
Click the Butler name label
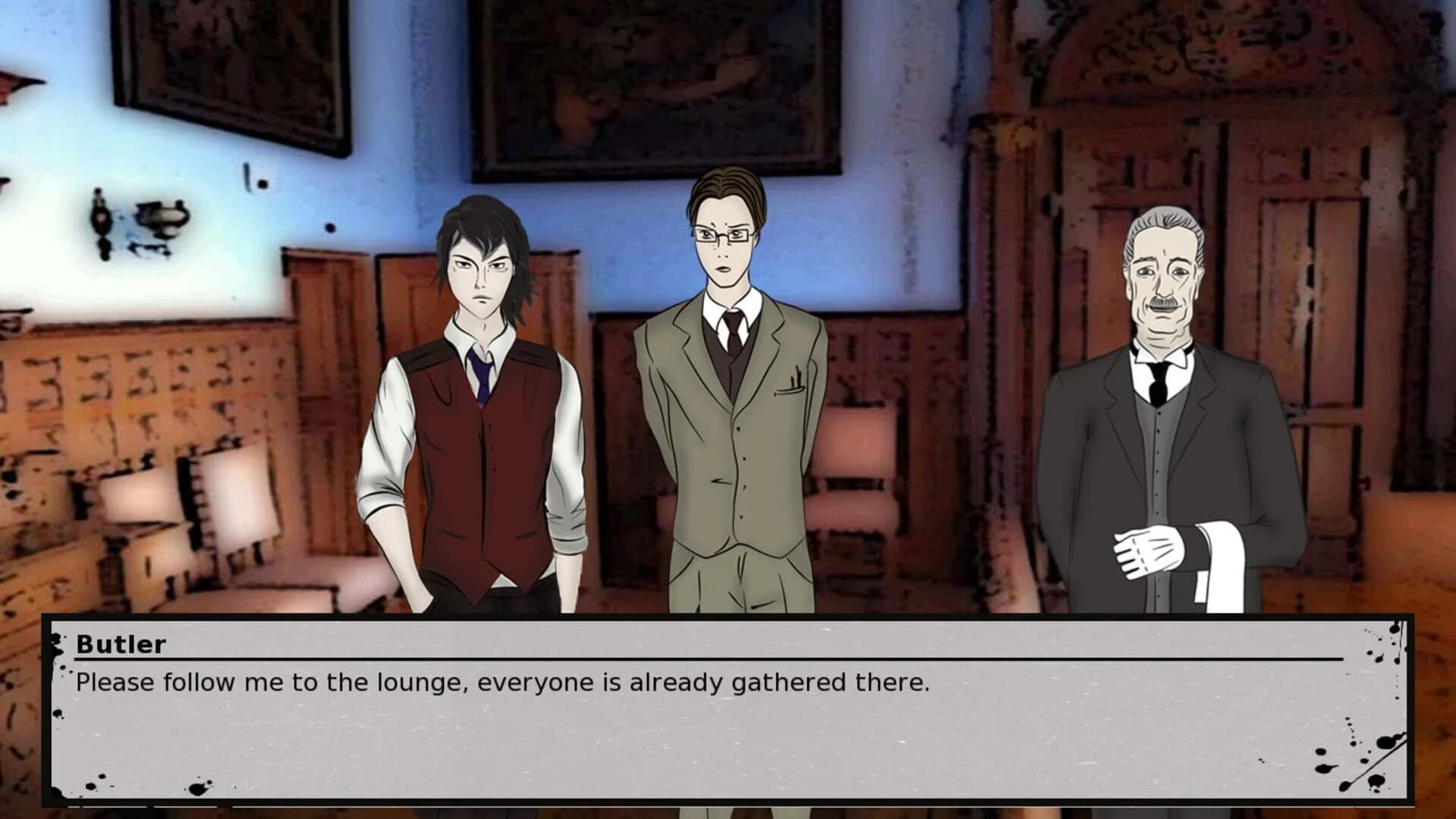click(x=121, y=645)
